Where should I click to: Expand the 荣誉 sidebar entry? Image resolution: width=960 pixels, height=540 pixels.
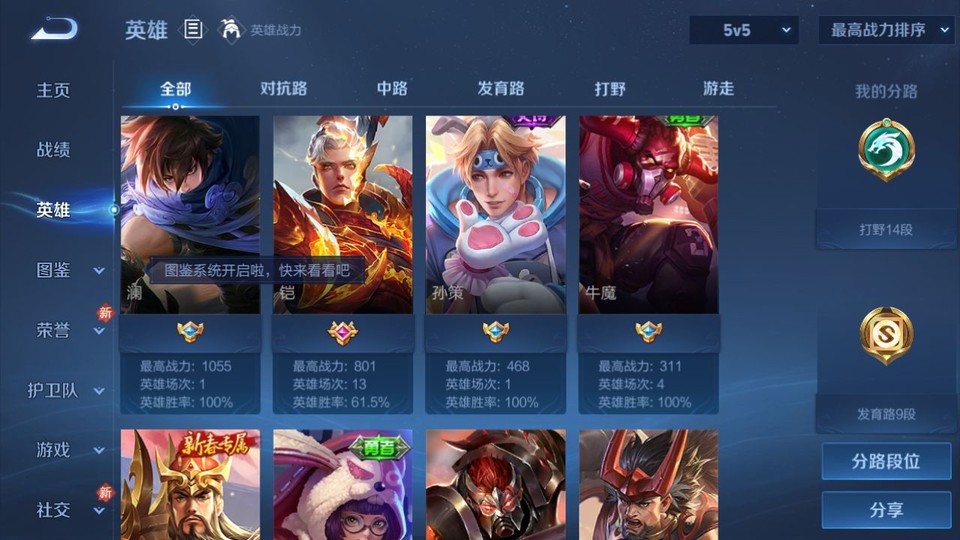point(68,330)
